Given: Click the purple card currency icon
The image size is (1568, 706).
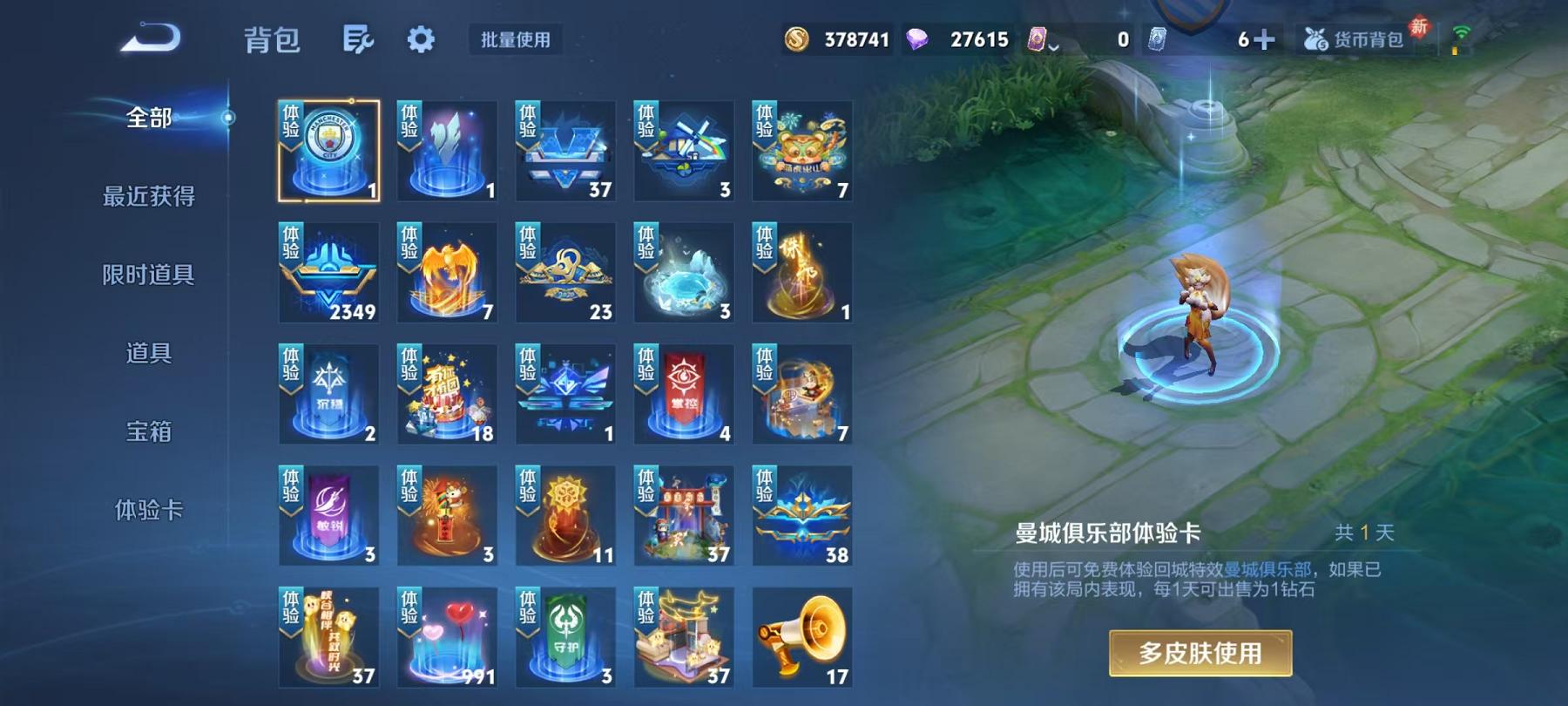Looking at the screenshot, I should pyautogui.click(x=1037, y=38).
